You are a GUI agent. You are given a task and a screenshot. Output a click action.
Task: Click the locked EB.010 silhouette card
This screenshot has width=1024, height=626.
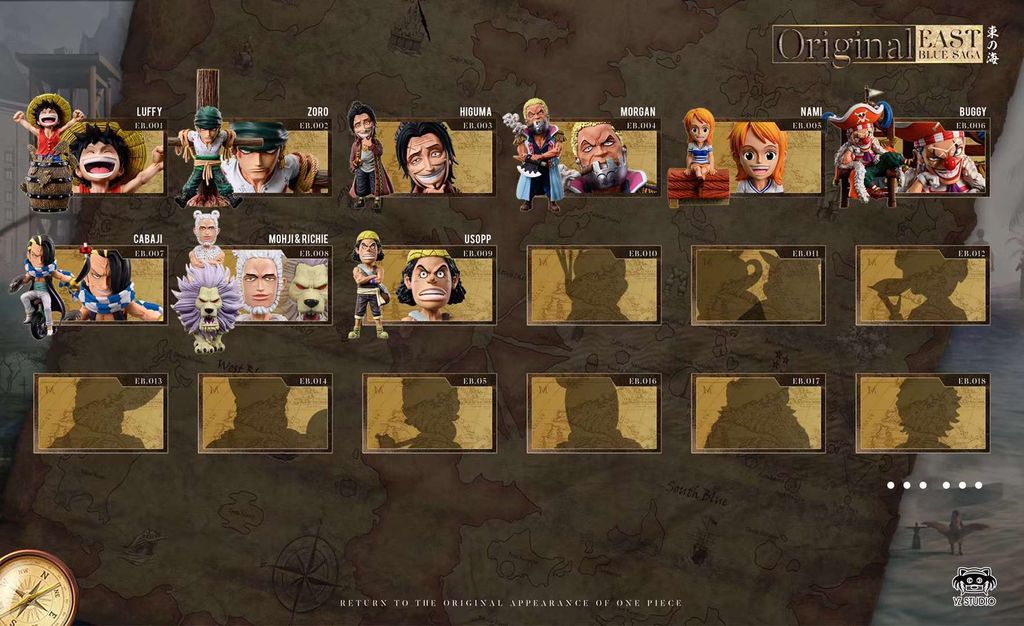594,285
